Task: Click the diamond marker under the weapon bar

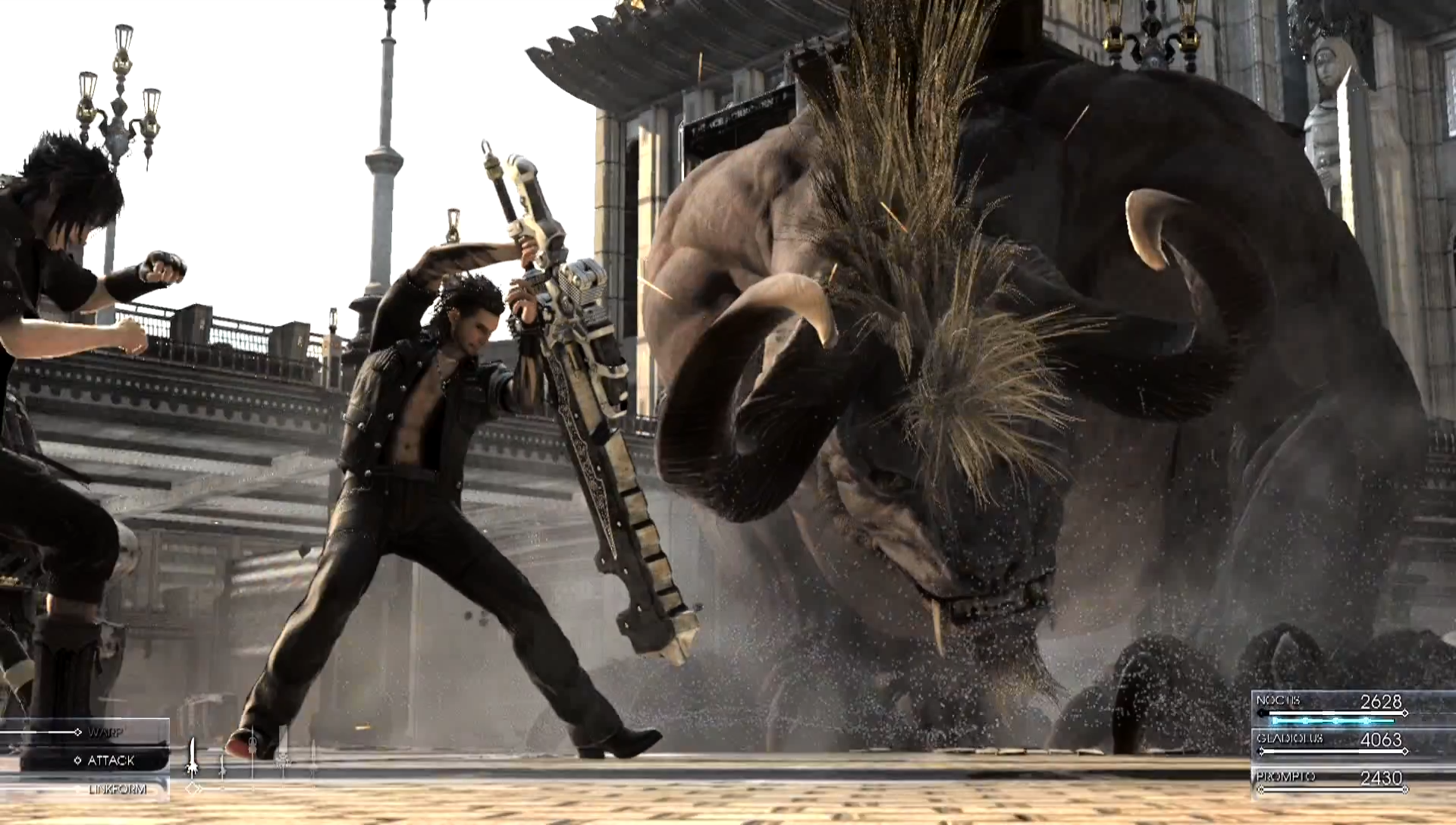Action: 193,788
